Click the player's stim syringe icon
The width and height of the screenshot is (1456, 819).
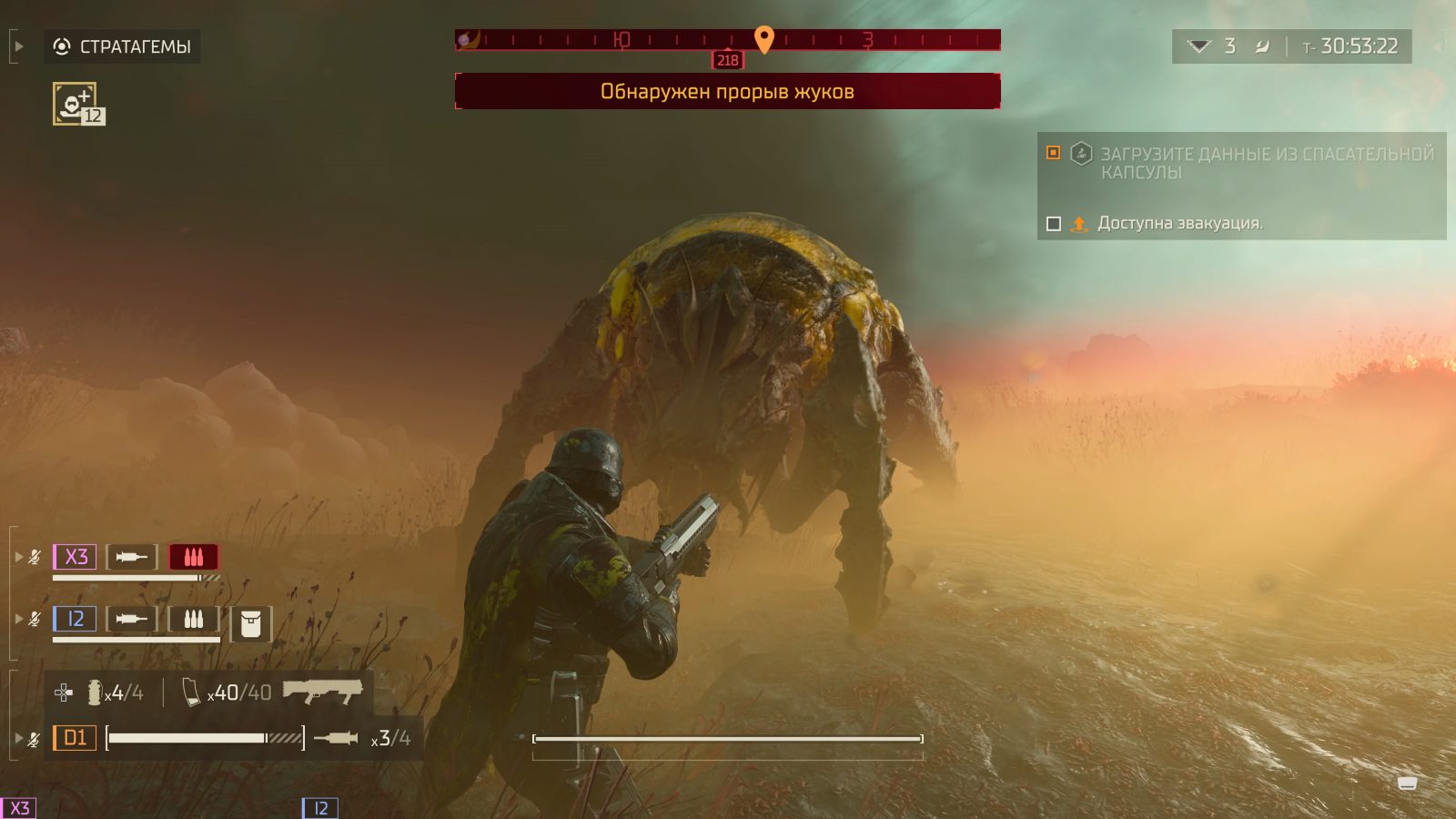coord(336,738)
